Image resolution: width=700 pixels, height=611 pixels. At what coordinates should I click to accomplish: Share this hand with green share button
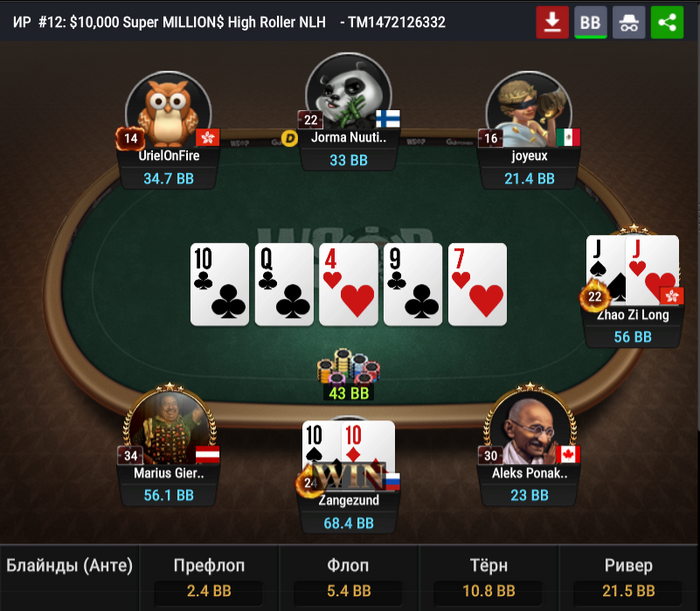click(667, 22)
